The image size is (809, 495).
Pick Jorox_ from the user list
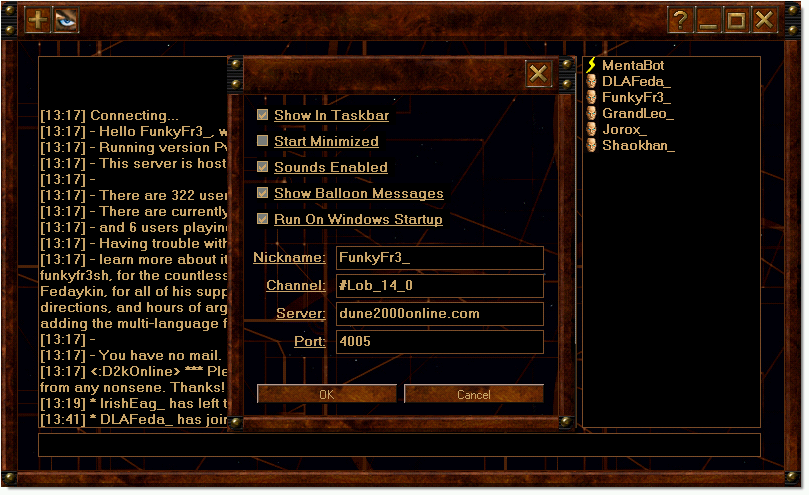624,129
